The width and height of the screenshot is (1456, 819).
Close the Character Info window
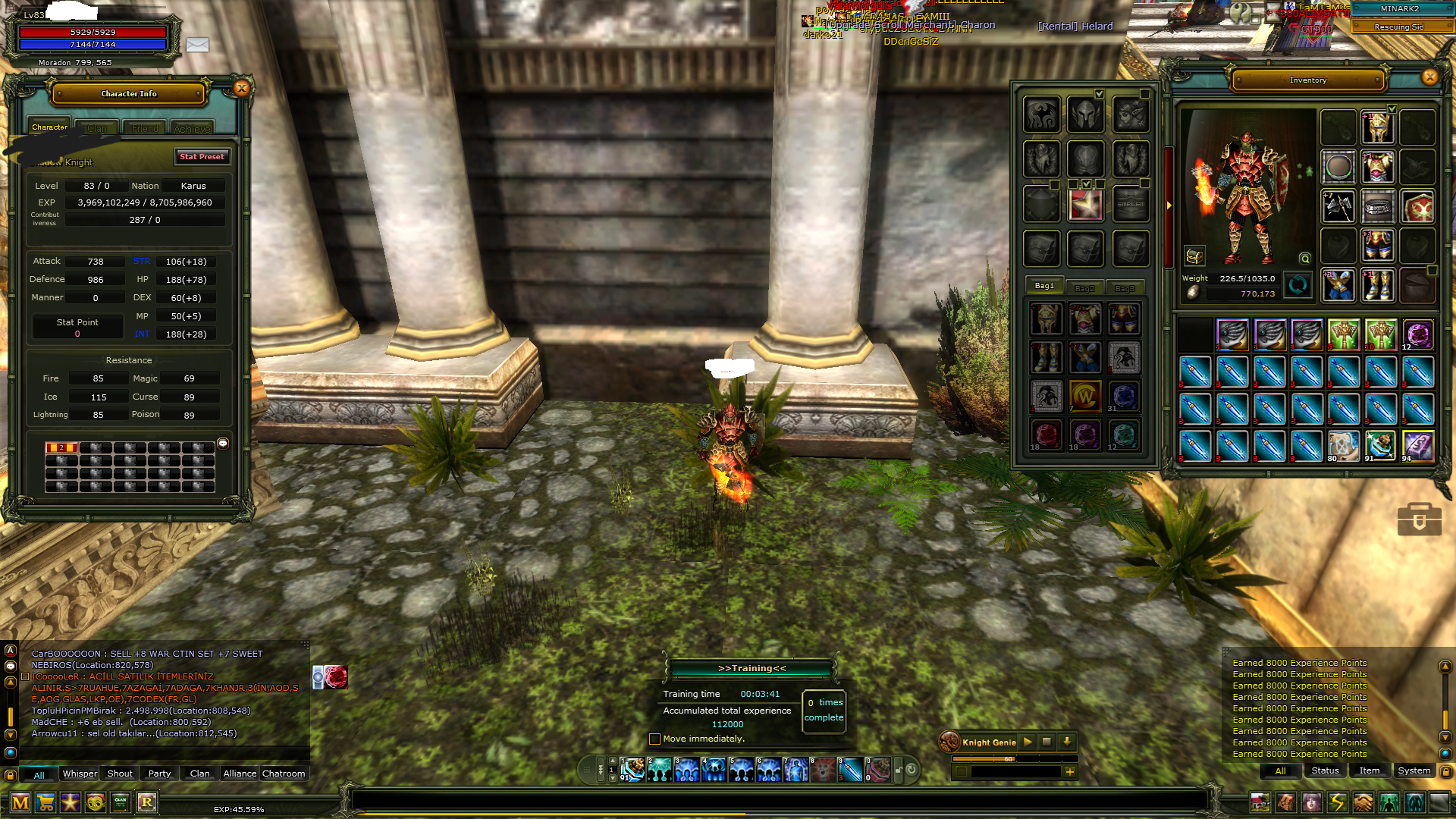coord(241,89)
